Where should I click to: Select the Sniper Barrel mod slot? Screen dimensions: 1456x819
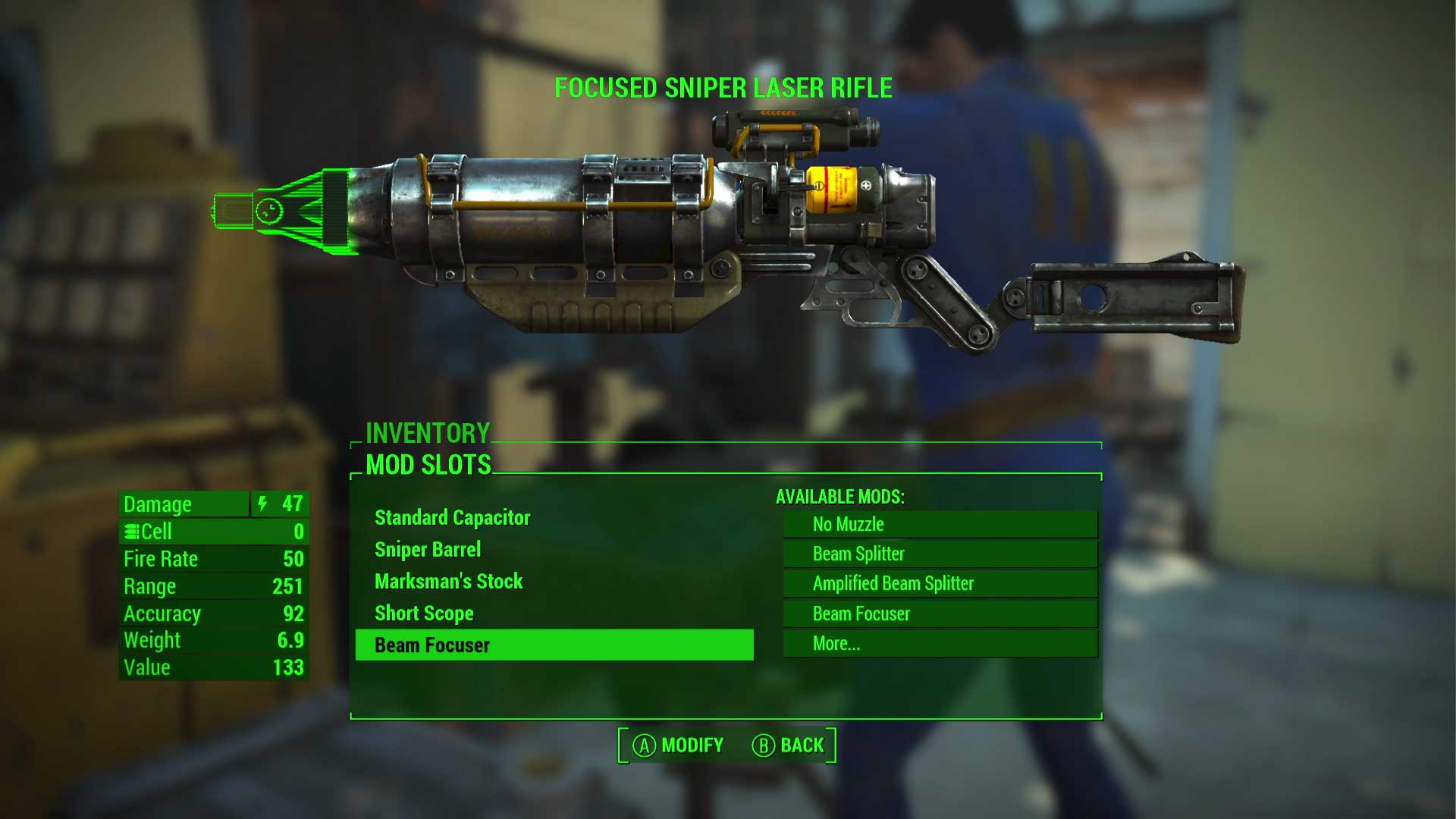point(428,549)
